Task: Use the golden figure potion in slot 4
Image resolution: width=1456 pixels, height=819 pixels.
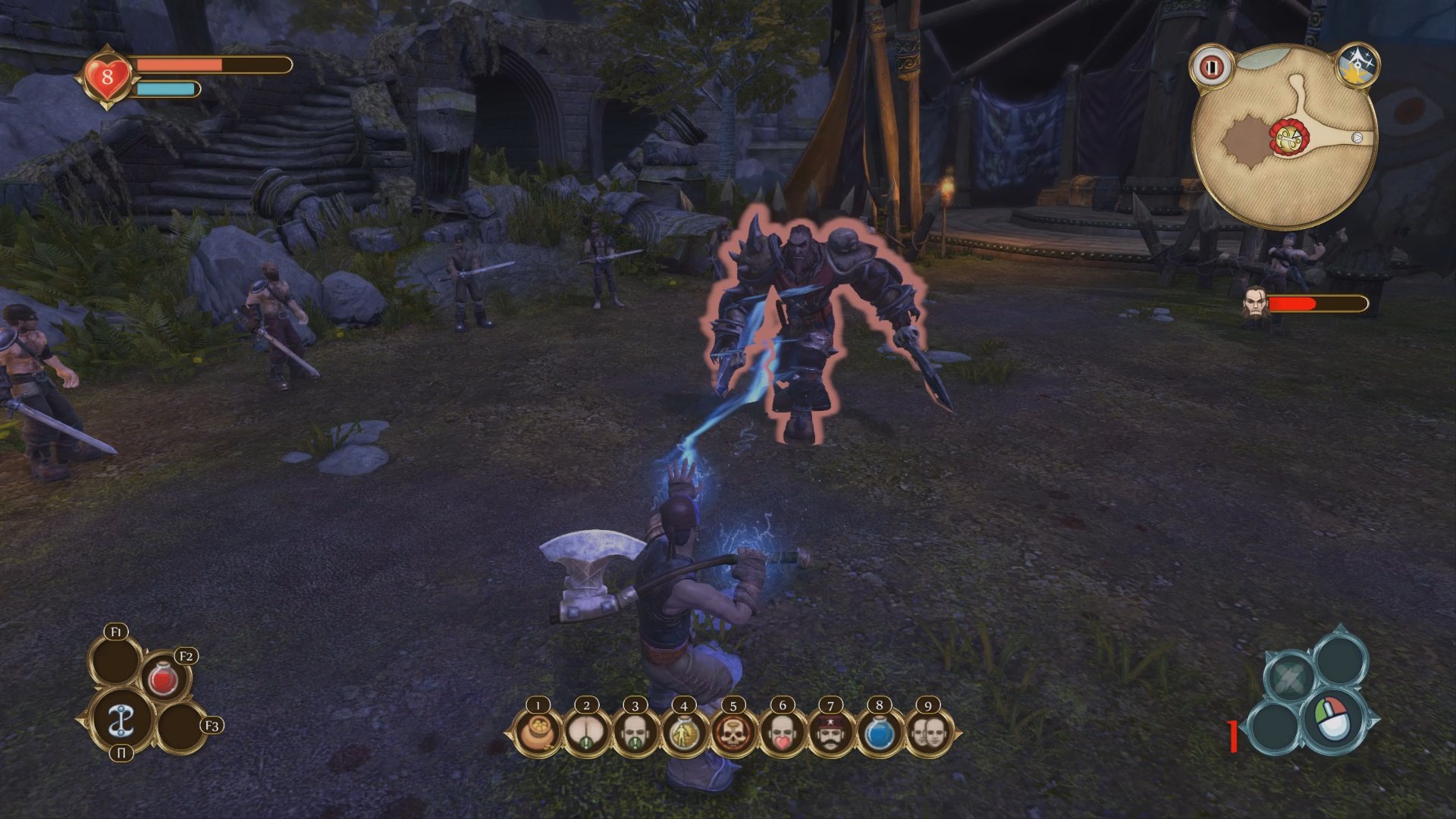Action: [684, 734]
